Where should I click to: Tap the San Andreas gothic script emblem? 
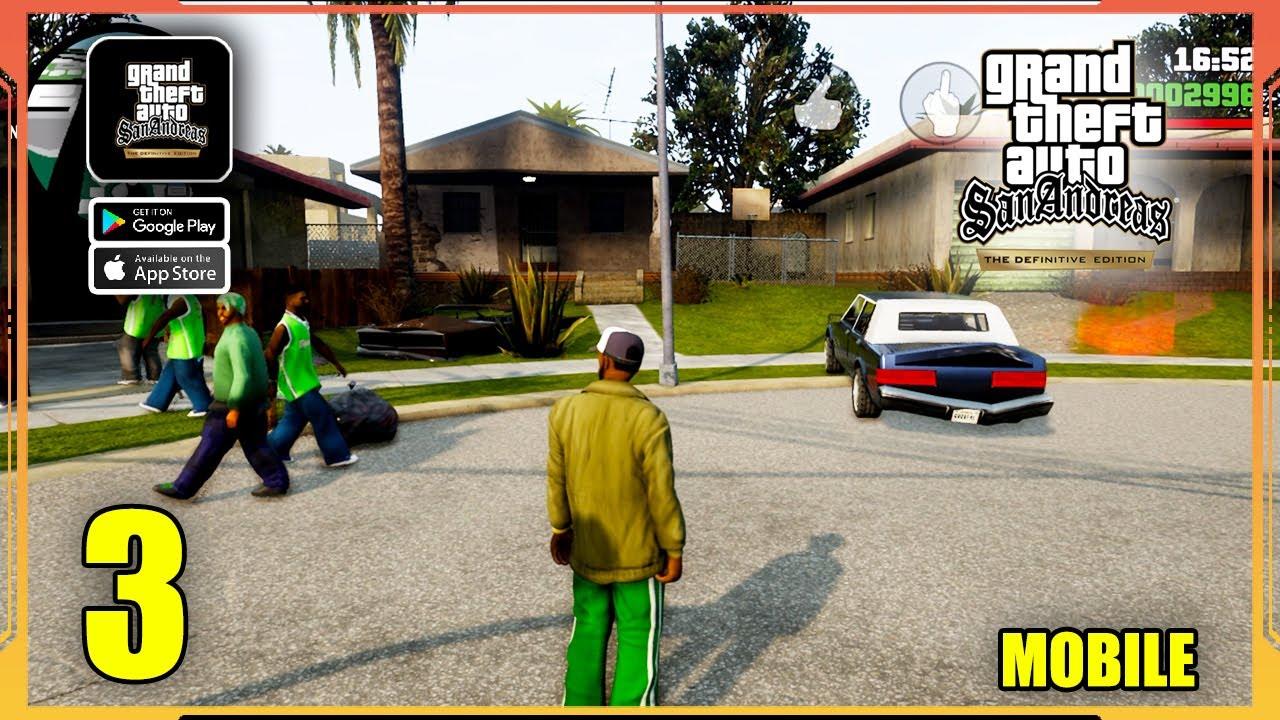(1065, 208)
